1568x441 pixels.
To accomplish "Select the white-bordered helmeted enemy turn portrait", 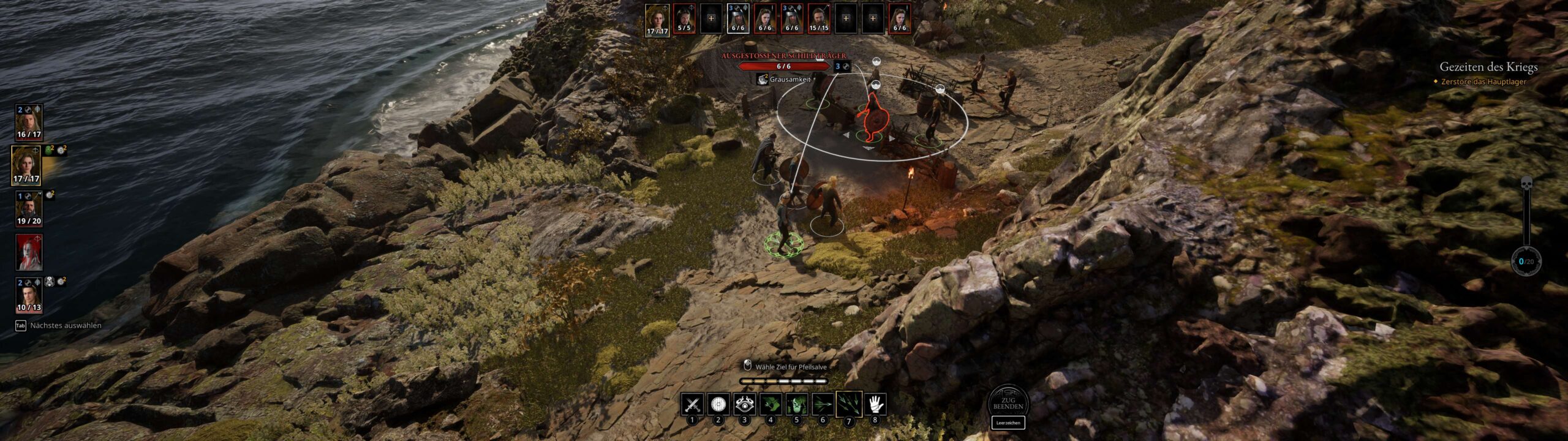I will click(738, 18).
